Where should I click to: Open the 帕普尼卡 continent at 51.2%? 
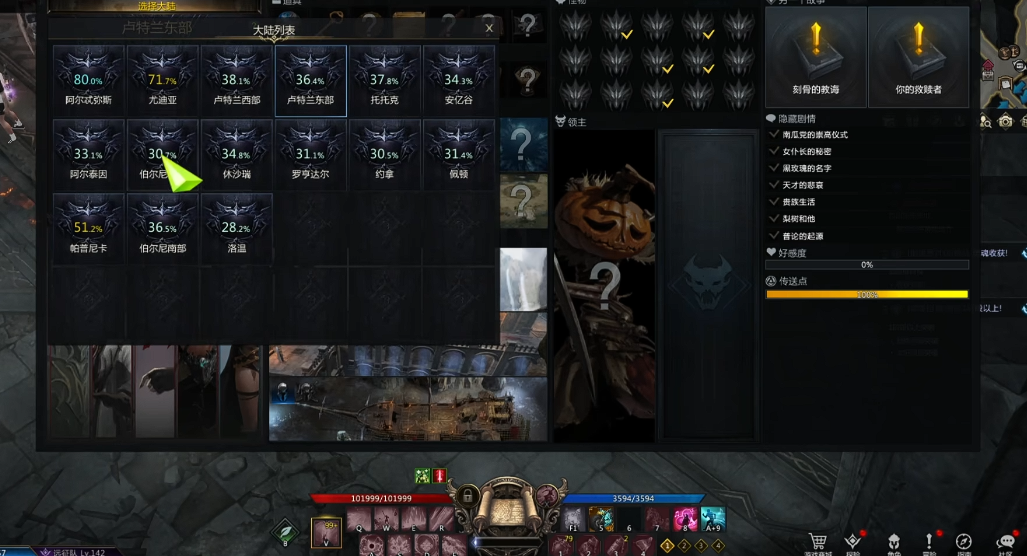[89, 228]
